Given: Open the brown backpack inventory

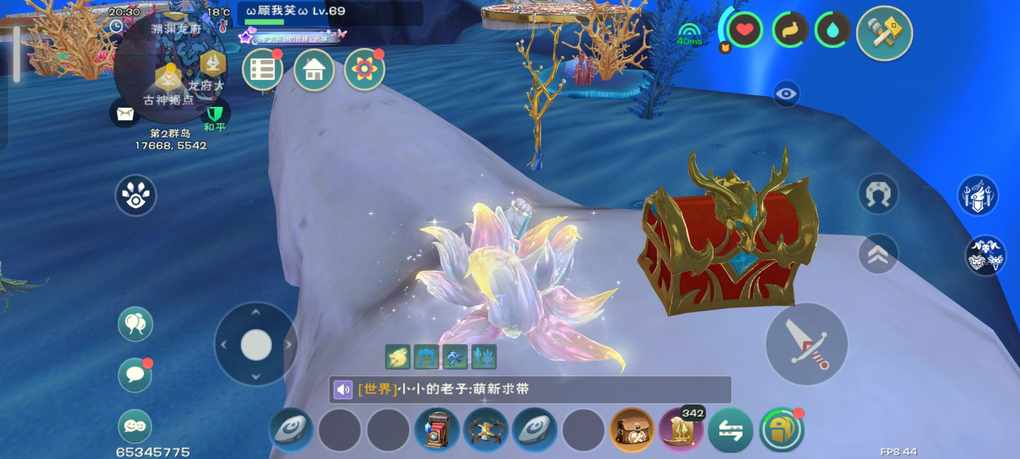Looking at the screenshot, I should click(x=633, y=431).
